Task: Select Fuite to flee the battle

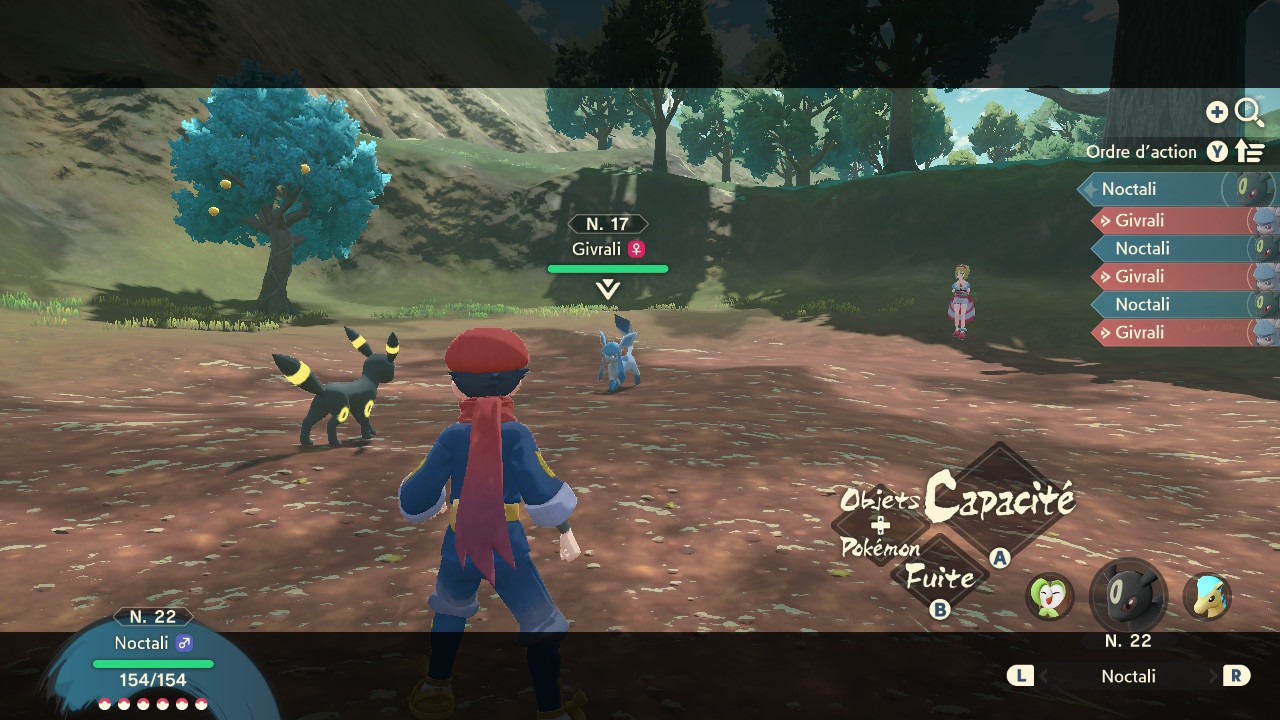Action: click(x=940, y=577)
